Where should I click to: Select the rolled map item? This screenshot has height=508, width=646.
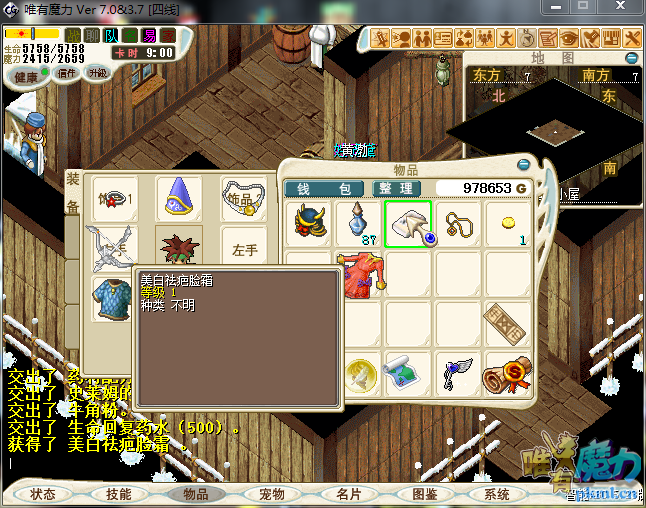408,374
